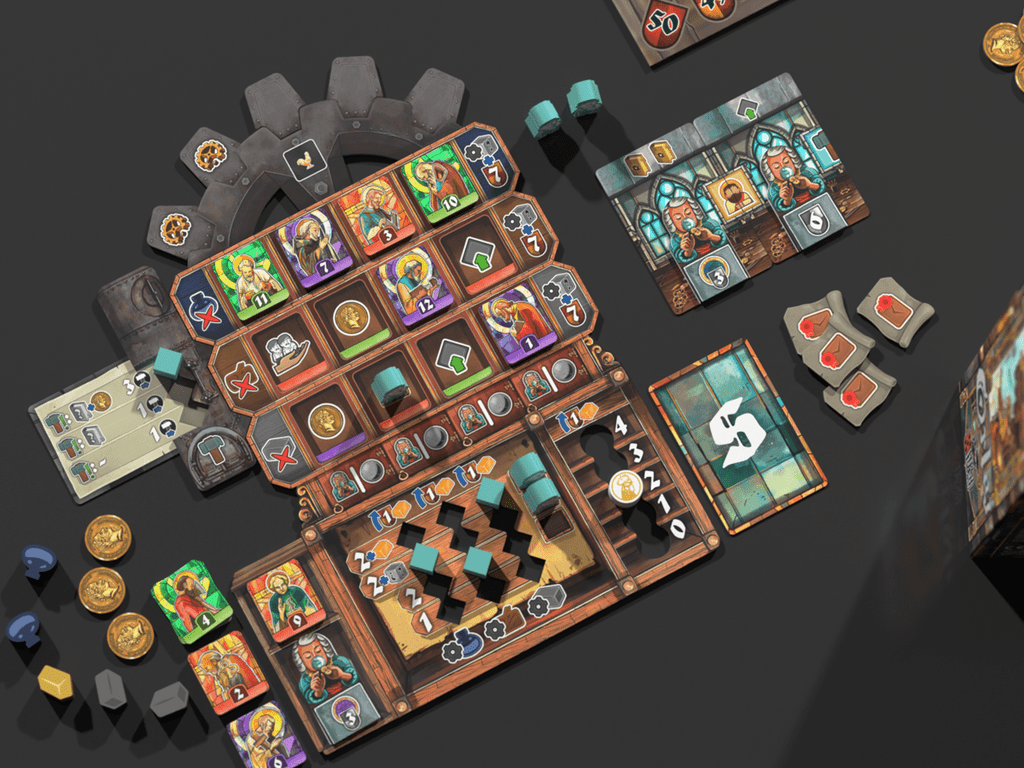Image resolution: width=1024 pixels, height=768 pixels.
Task: Select the white pawn token on the ladder track
Action: [x=625, y=487]
